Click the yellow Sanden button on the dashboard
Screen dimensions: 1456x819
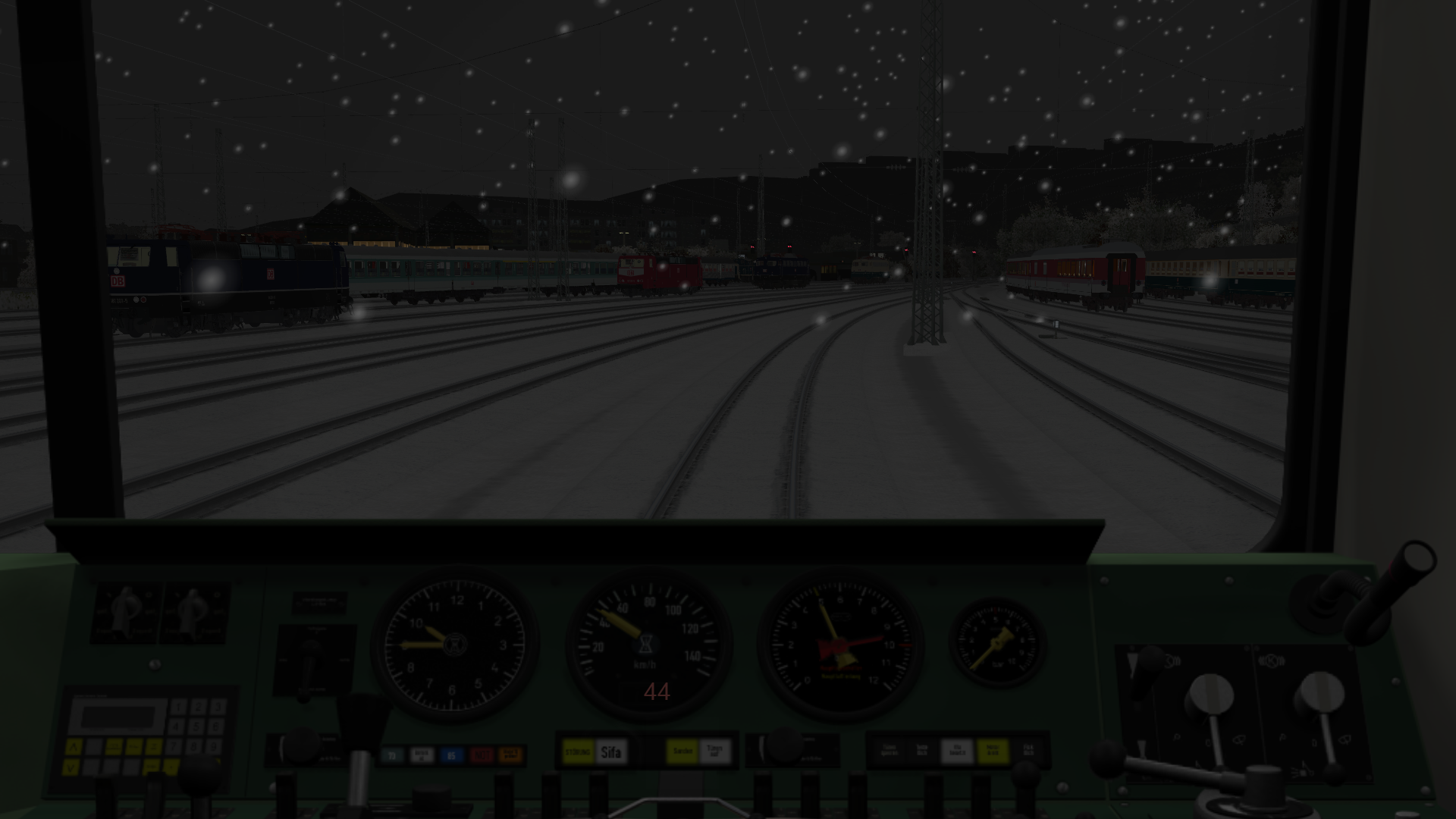[682, 752]
